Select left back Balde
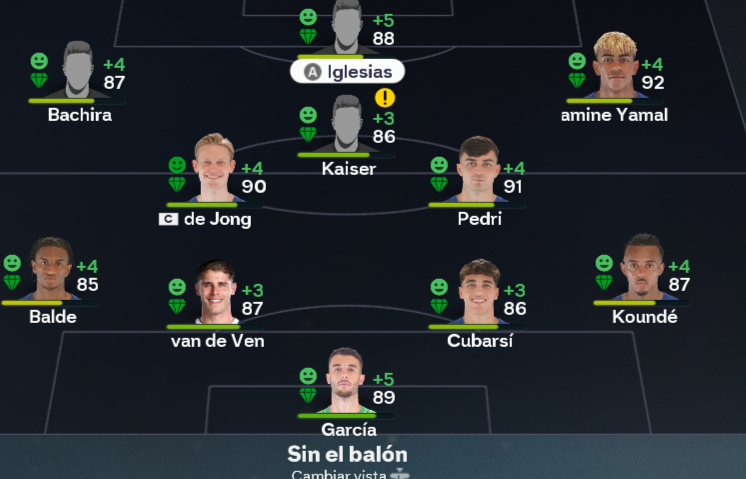Viewport: 746px width, 479px height. point(51,271)
